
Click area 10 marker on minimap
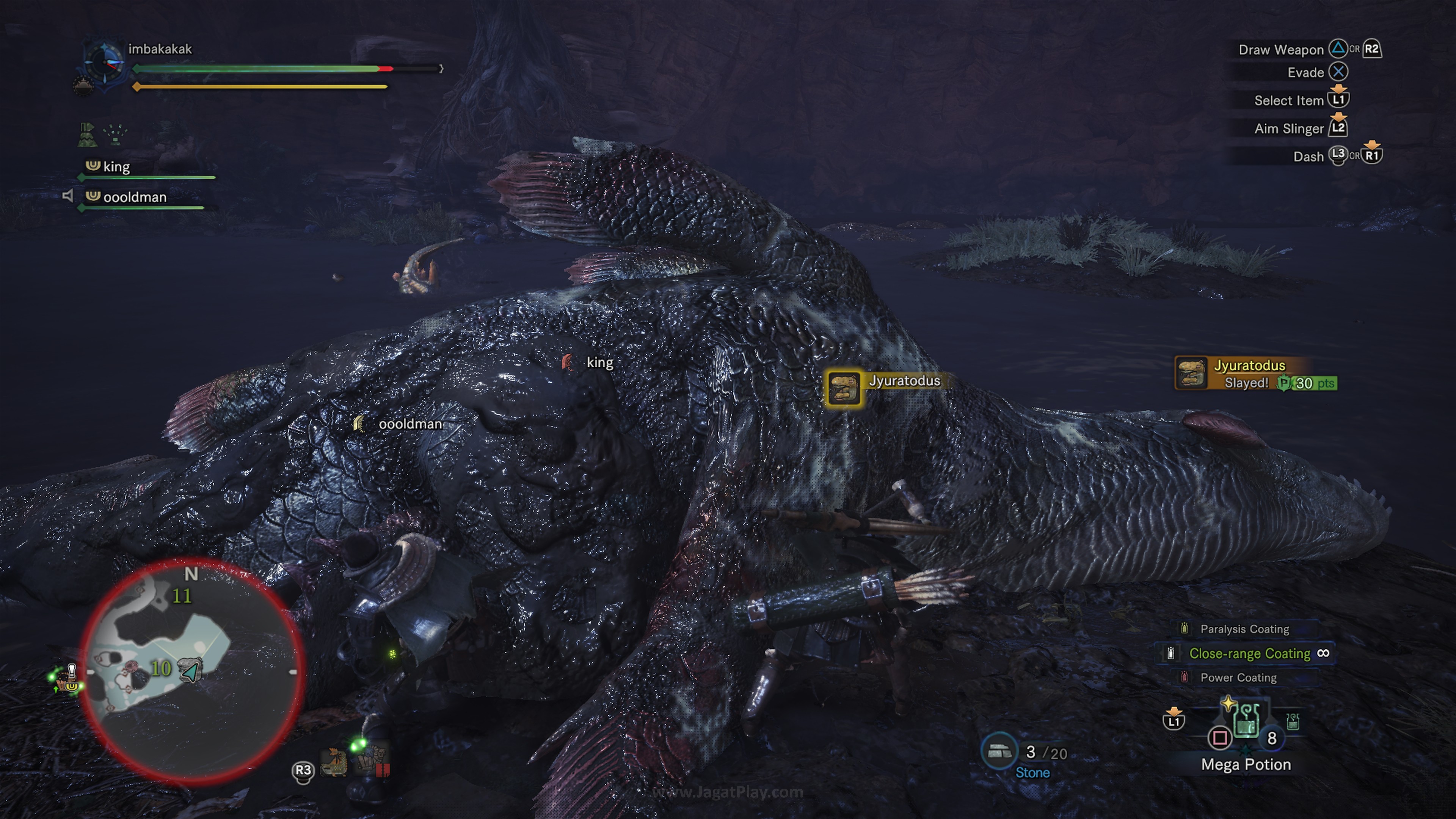(x=160, y=668)
